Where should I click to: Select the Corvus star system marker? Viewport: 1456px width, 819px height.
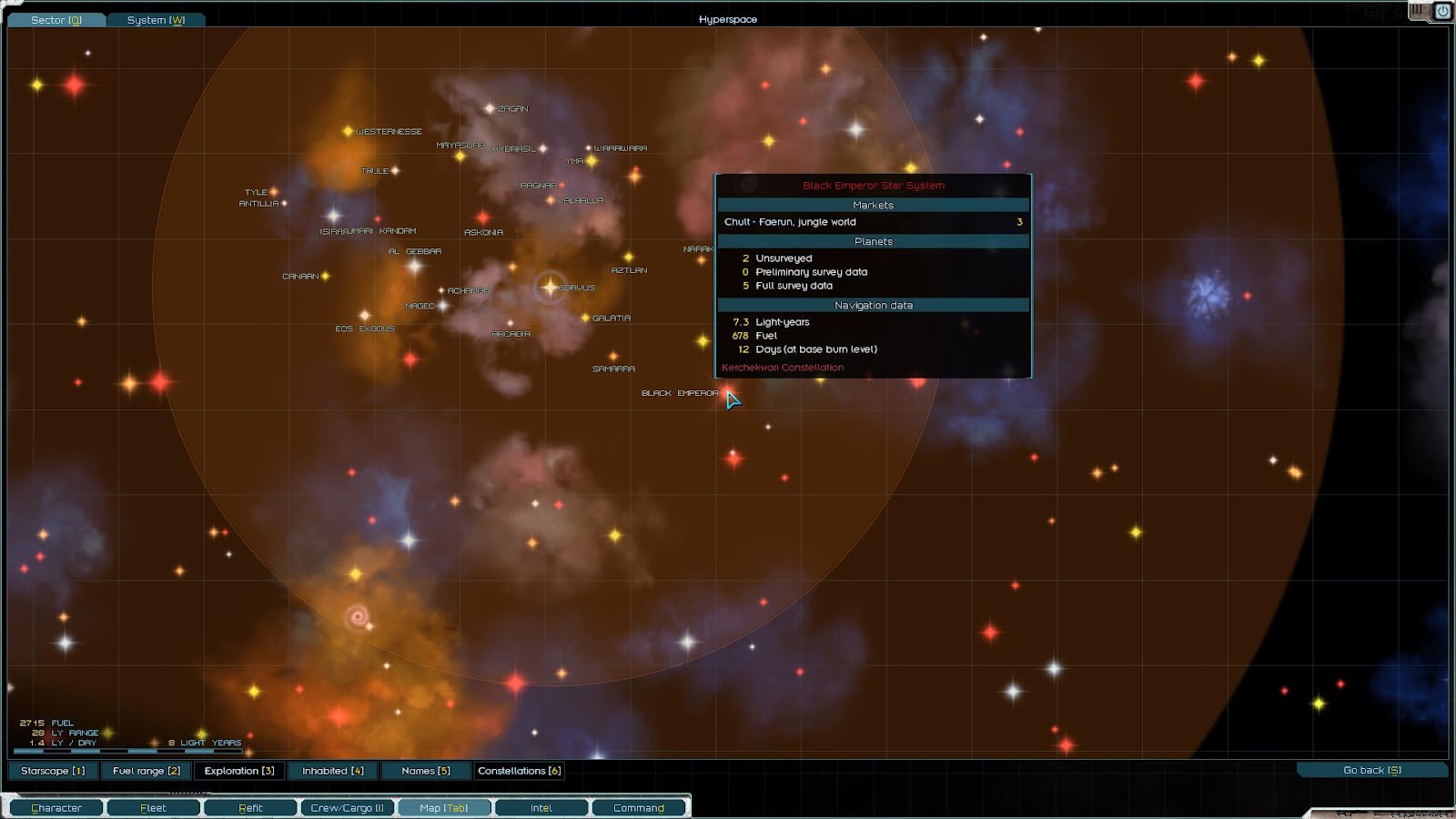(x=550, y=288)
